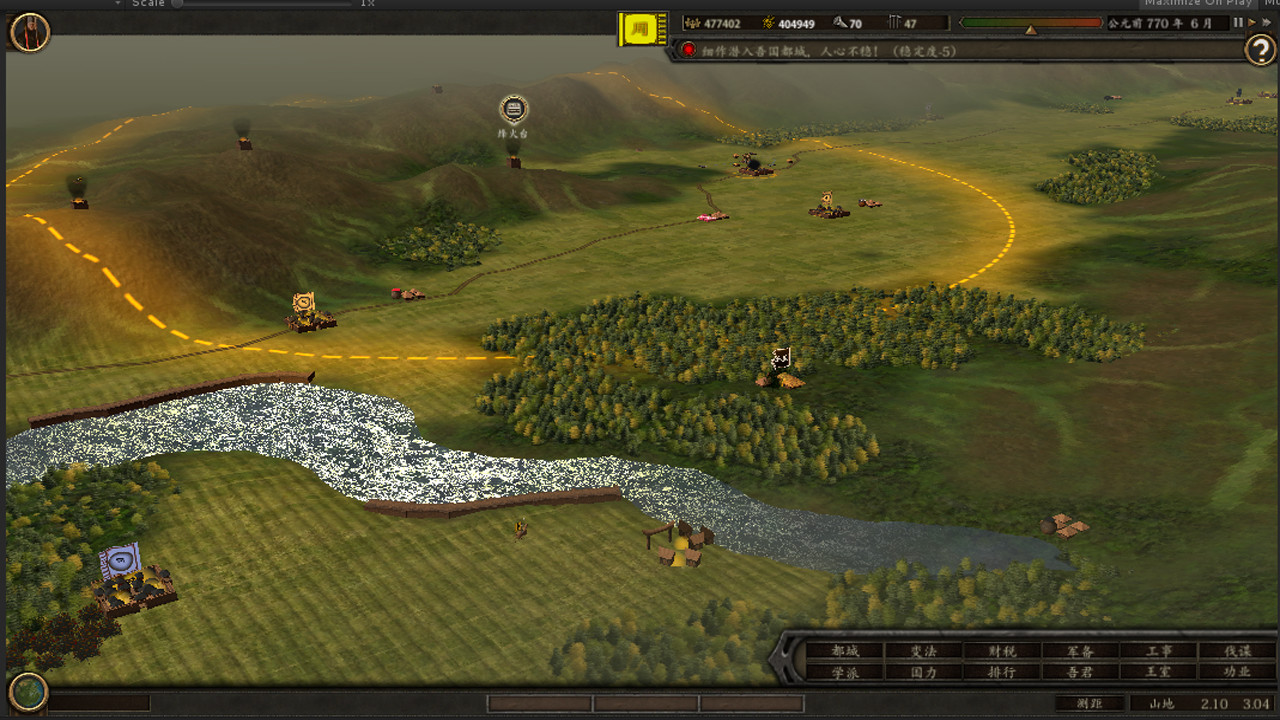Open the 伐谋 strategy menu
Screen dimensions: 1280x720
point(1237,651)
